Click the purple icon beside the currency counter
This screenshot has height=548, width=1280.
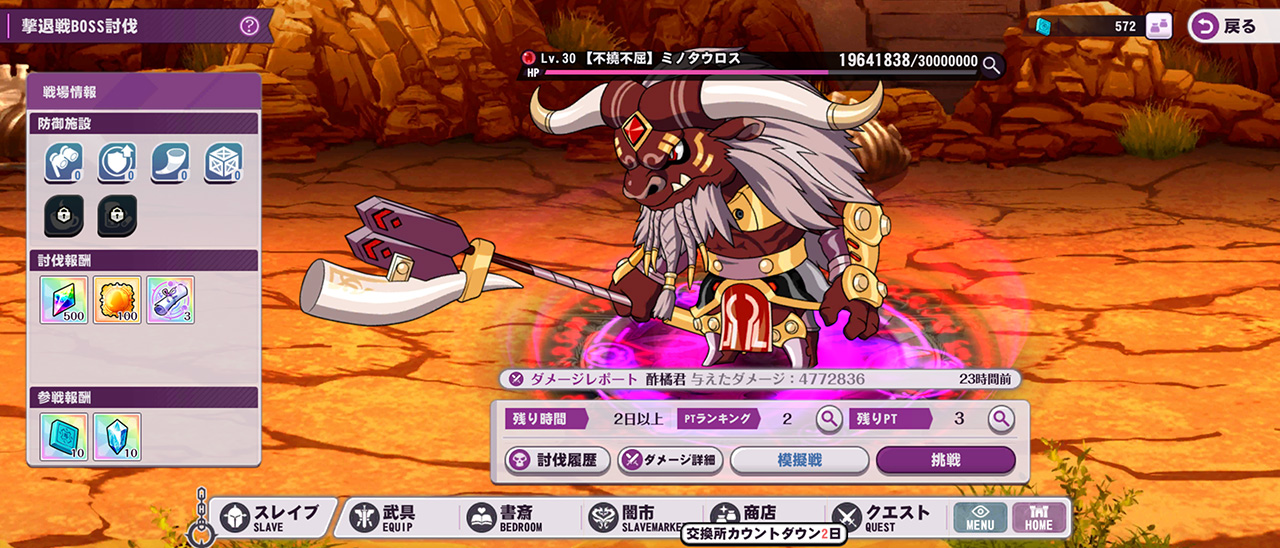(x=1159, y=27)
